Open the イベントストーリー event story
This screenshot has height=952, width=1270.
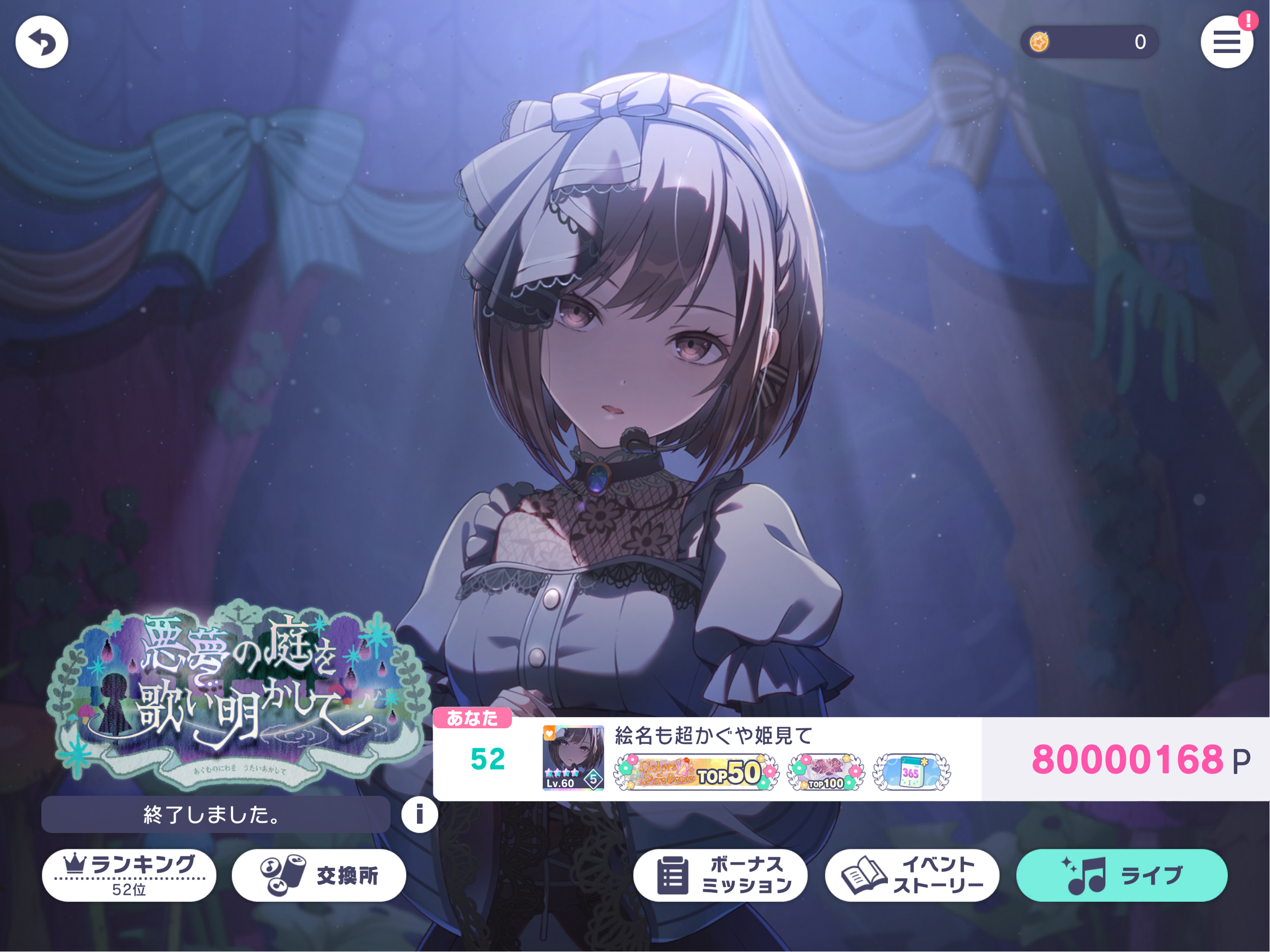(912, 875)
